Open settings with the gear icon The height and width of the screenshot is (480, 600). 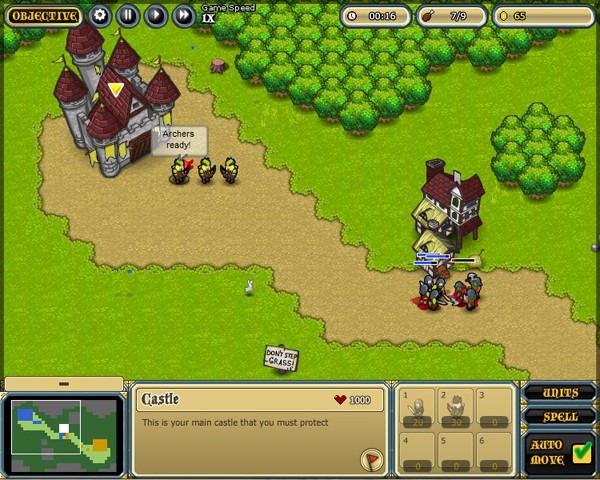(99, 16)
